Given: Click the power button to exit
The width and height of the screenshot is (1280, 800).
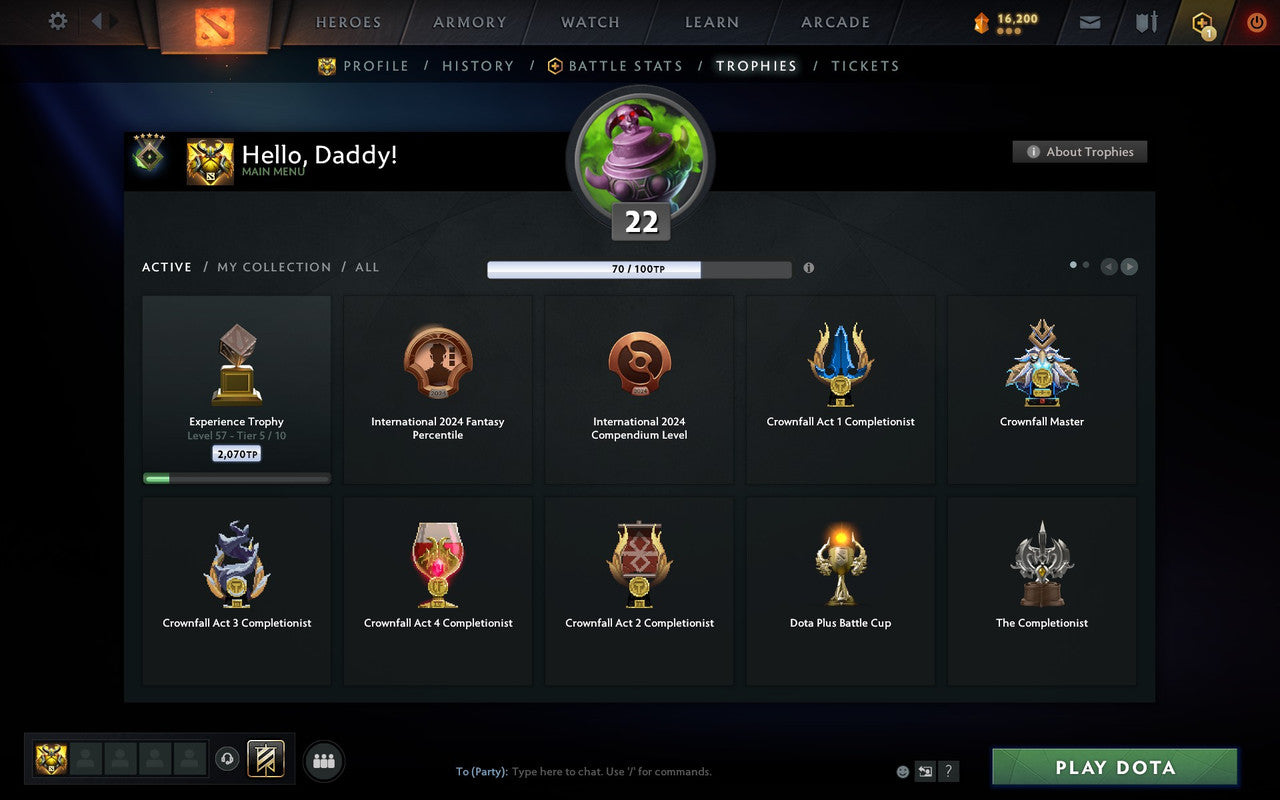Looking at the screenshot, I should [x=1256, y=22].
